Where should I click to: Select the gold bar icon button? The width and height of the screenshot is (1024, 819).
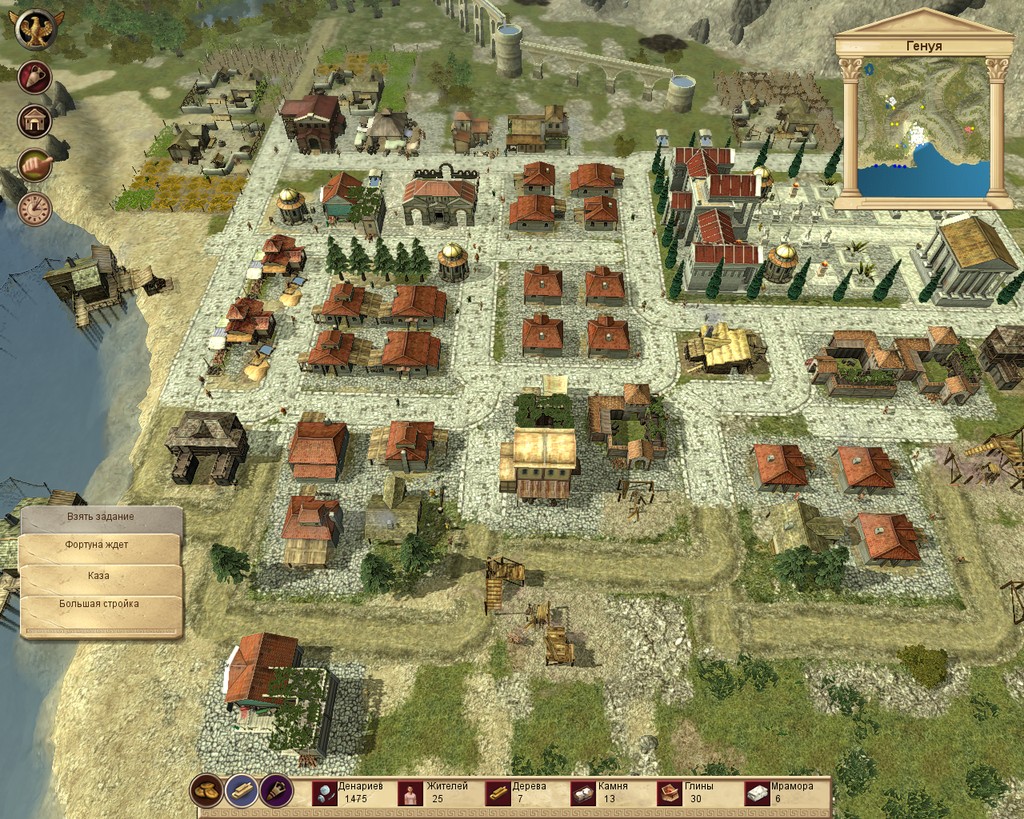click(x=241, y=791)
